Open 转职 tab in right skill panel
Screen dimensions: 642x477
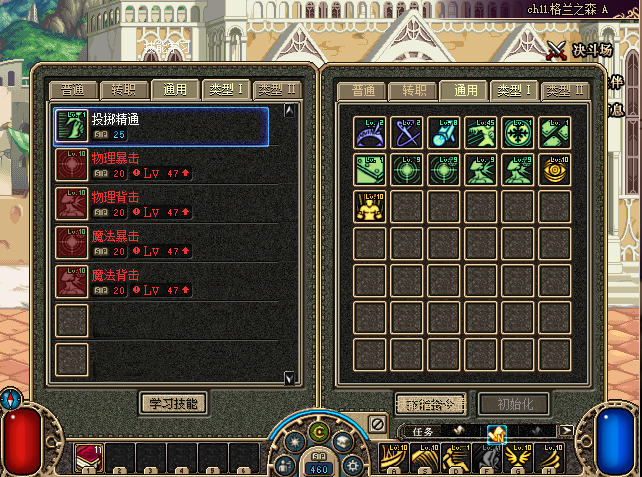click(413, 90)
